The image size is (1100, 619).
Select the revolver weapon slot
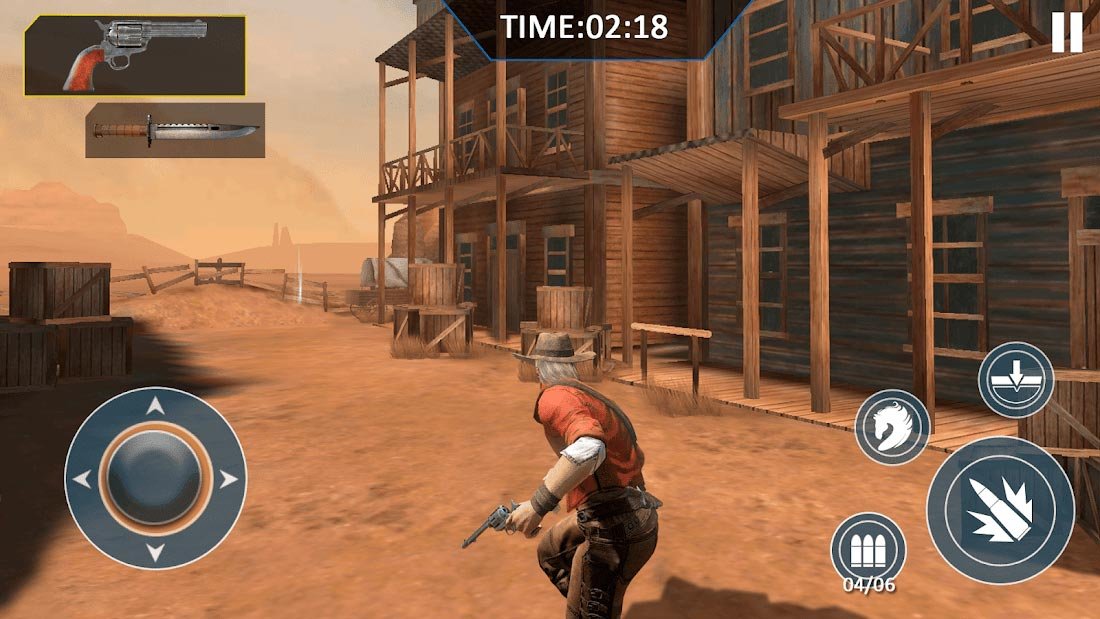[135, 56]
